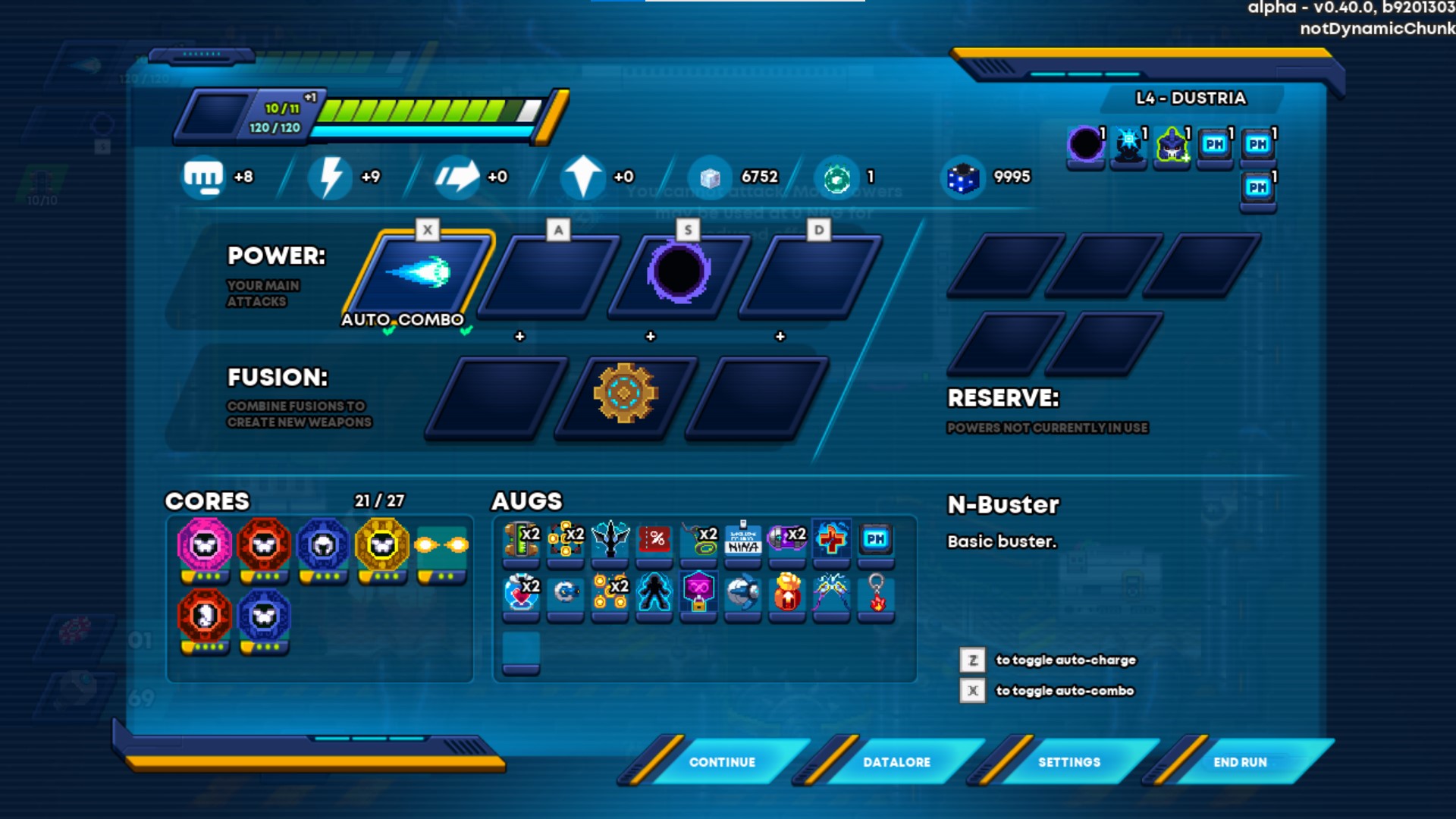The height and width of the screenshot is (819, 1456).
Task: Select the pink skull core
Action: (205, 544)
